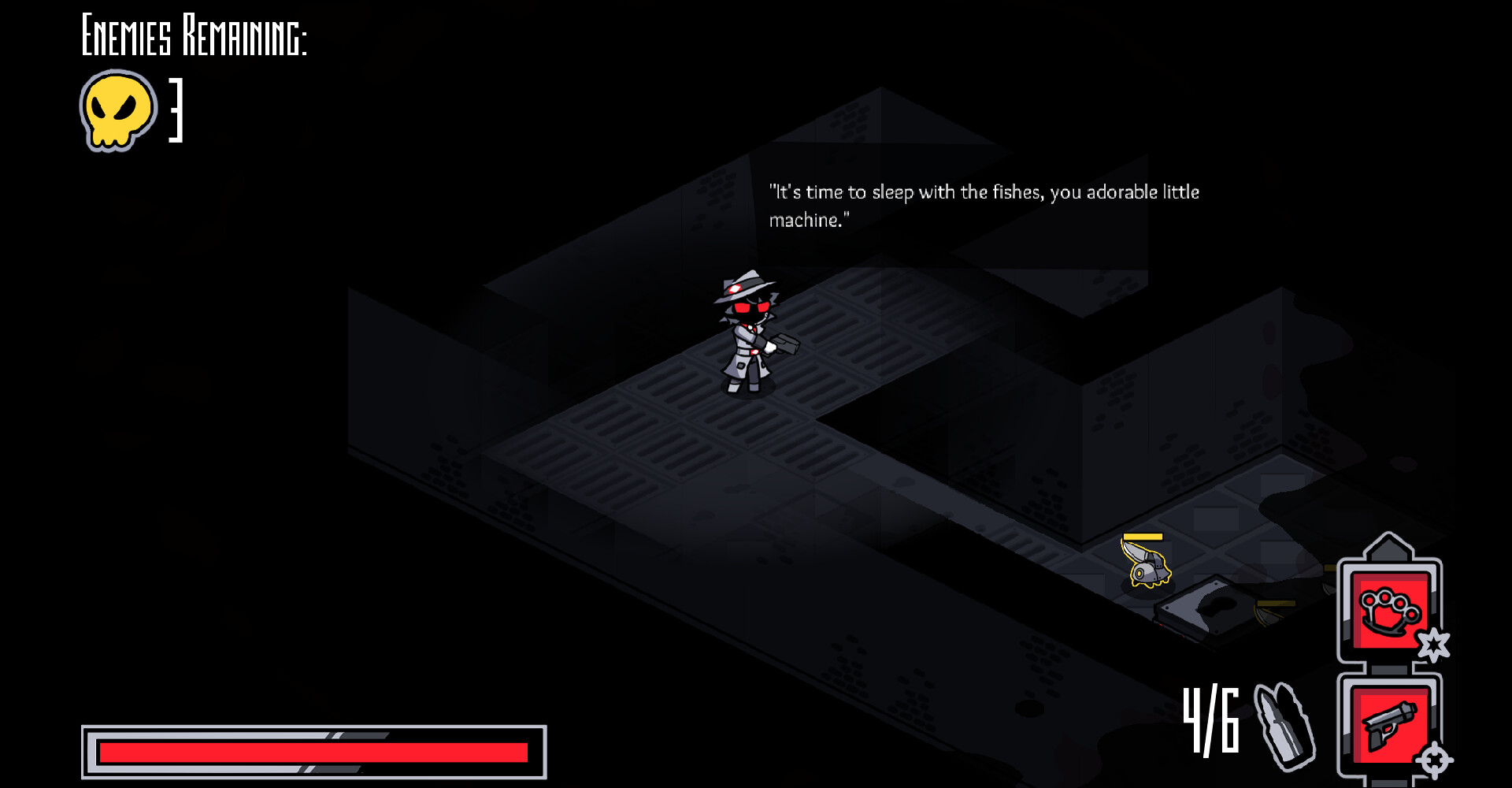The height and width of the screenshot is (788, 1512).
Task: Click the yellow skull enemy counter icon
Action: (115, 110)
